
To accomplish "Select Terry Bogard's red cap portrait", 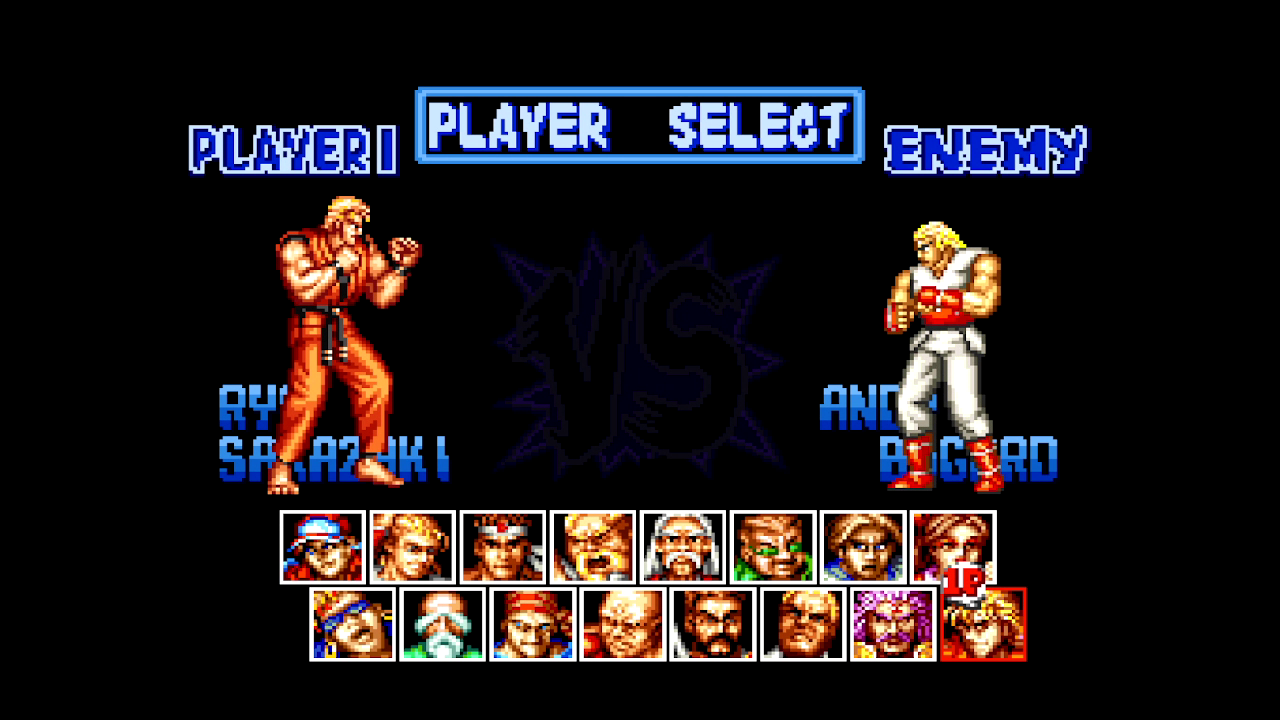I will click(322, 547).
